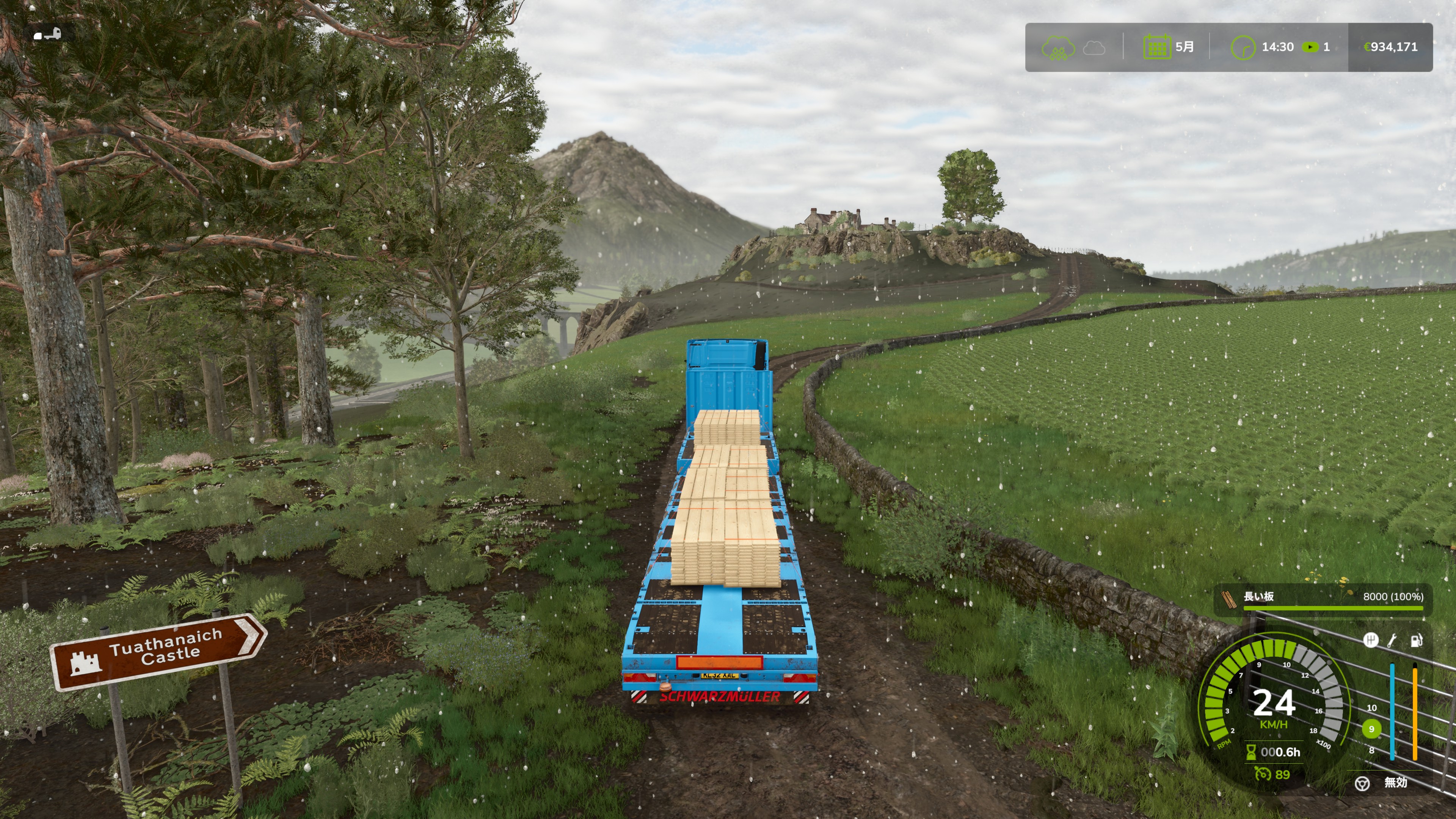The height and width of the screenshot is (819, 1456).
Task: Click the truck icon in the top-left corner
Action: [47, 35]
